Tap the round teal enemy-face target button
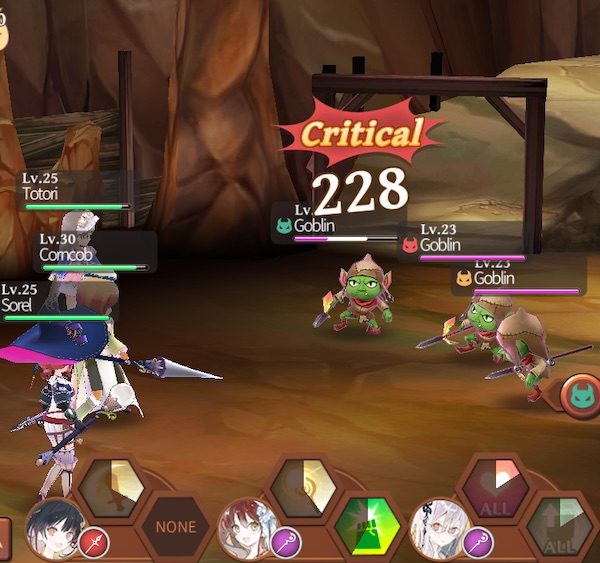This screenshot has width=600, height=563. coord(581,396)
